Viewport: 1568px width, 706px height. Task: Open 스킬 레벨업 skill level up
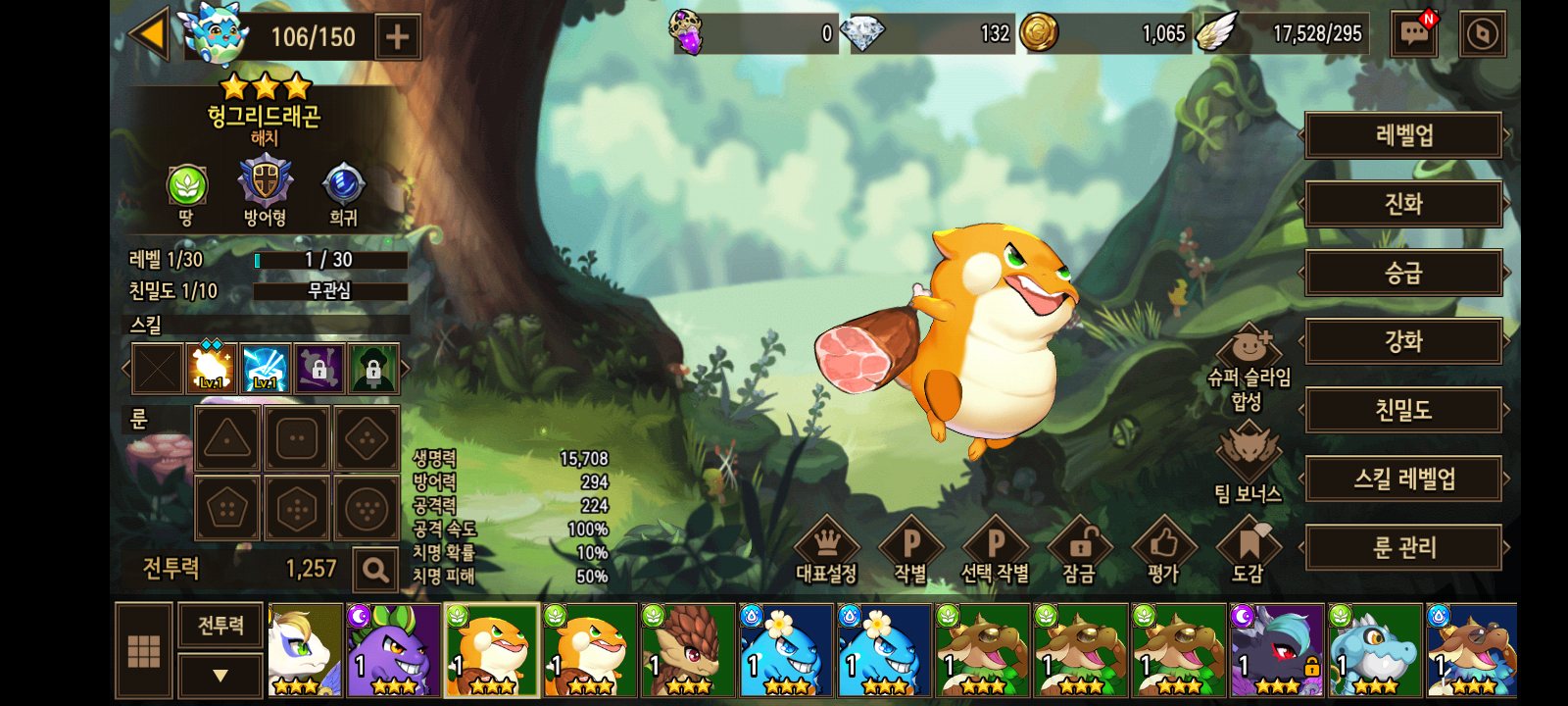1403,479
